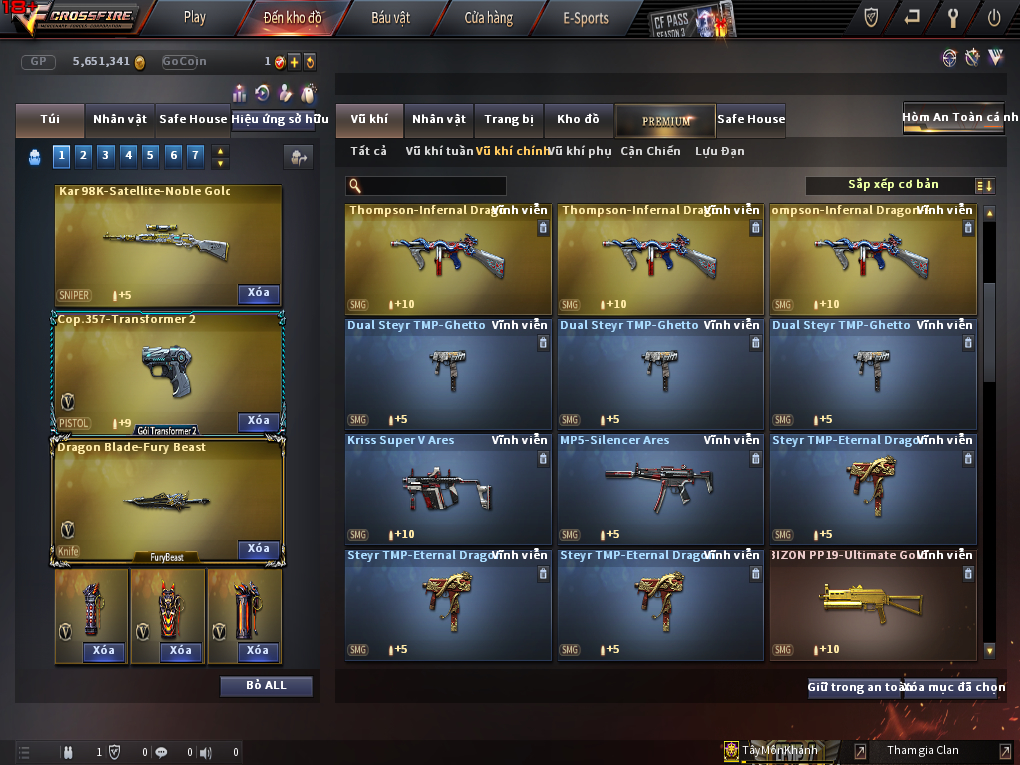Select the PREMIUM tab
The image size is (1020, 765).
point(665,121)
